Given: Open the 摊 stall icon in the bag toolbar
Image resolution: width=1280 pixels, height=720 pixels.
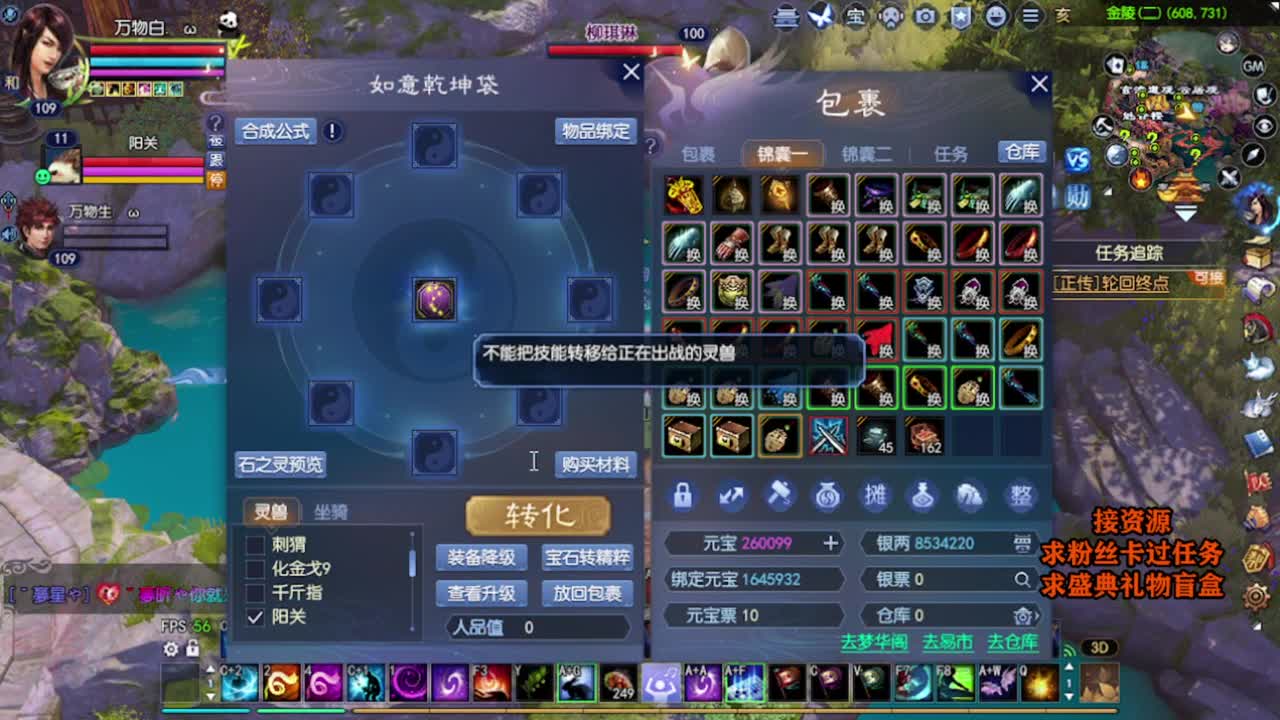Looking at the screenshot, I should 876,497.
